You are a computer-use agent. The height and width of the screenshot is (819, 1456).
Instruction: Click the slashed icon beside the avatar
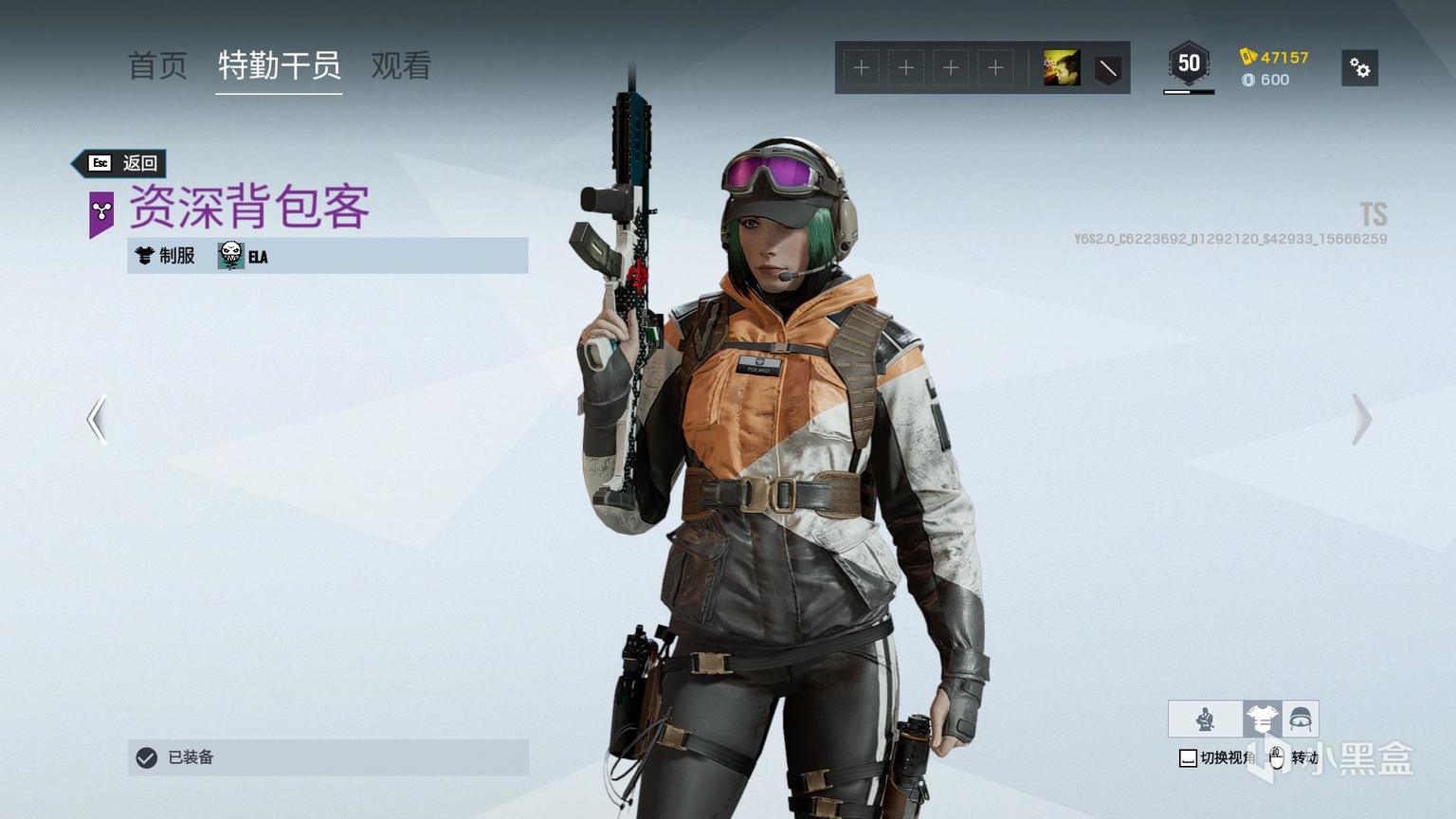1107,68
